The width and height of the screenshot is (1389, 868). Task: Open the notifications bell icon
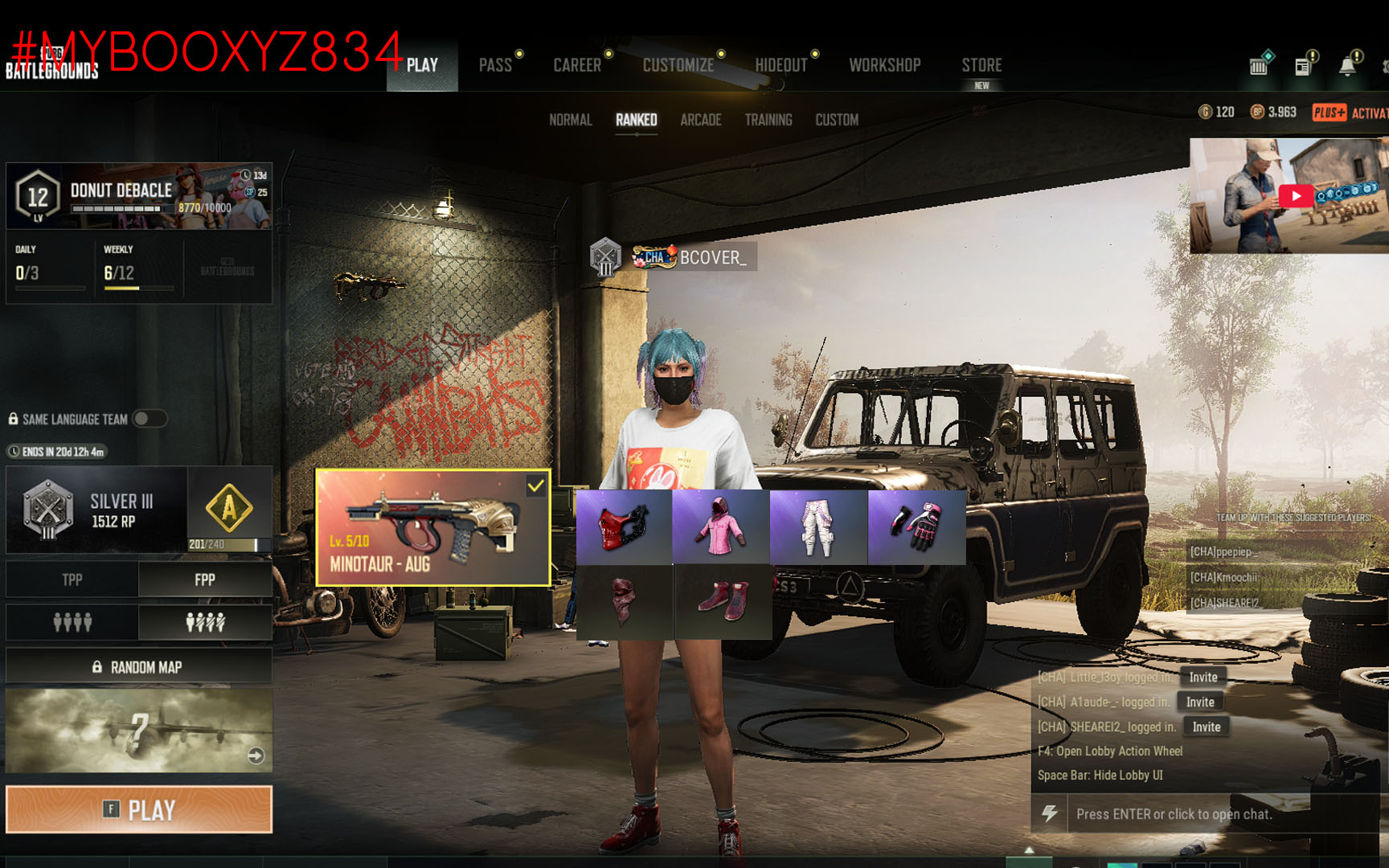(x=1347, y=66)
